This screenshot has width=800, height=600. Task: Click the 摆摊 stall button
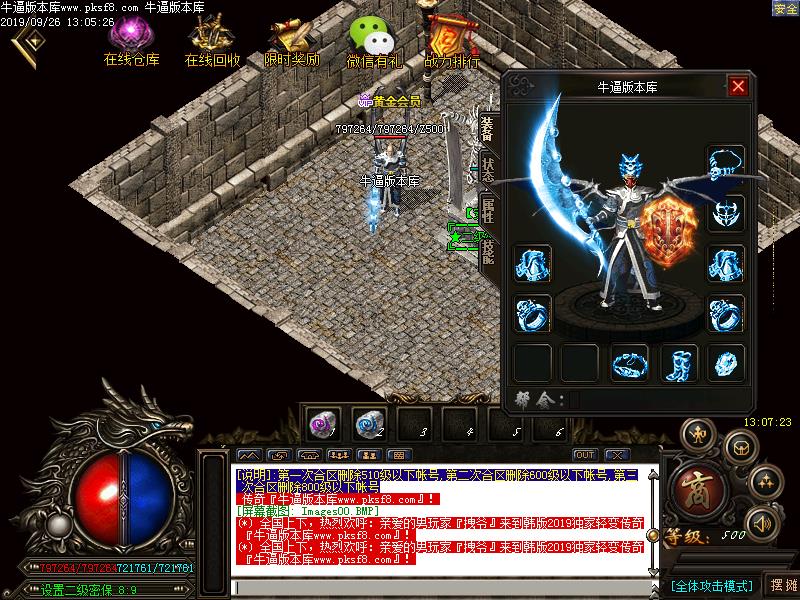coord(781,584)
